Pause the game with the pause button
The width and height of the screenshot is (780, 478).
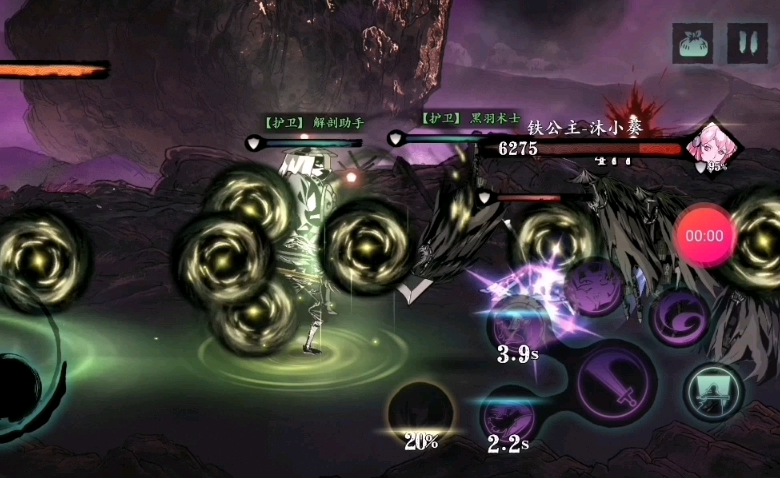747,44
